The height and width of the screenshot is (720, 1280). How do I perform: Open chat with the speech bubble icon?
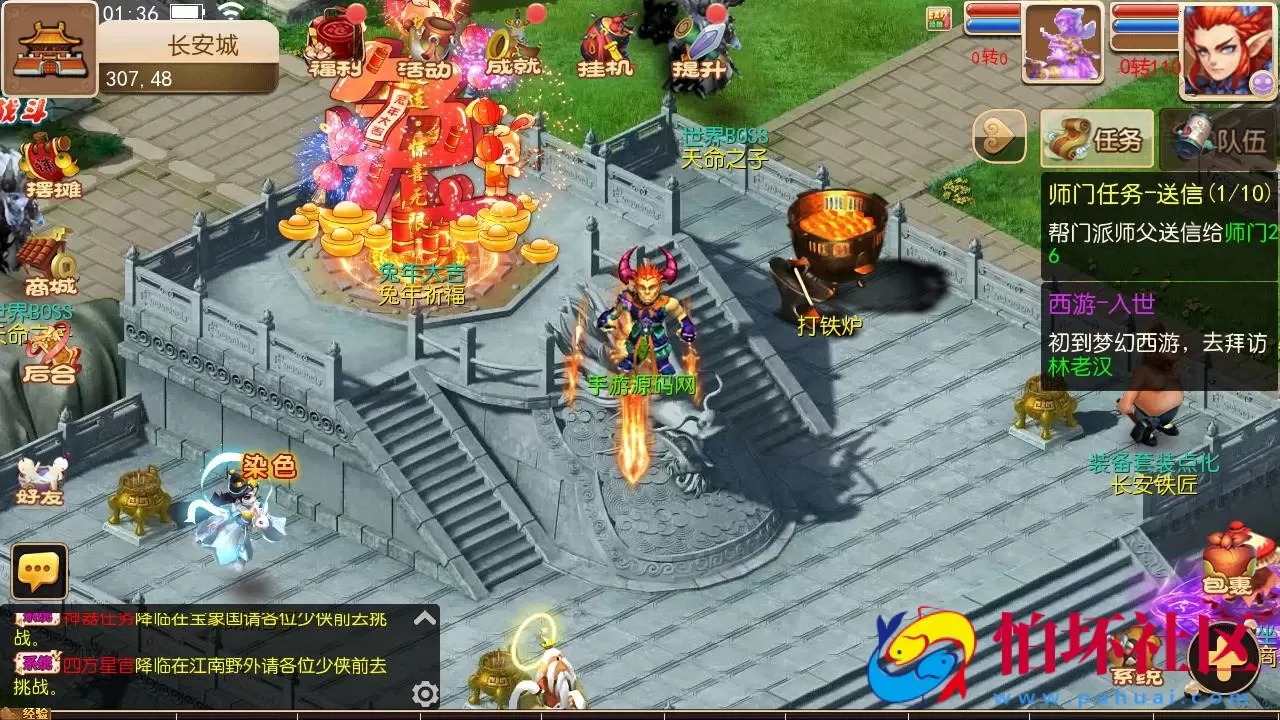pos(40,573)
